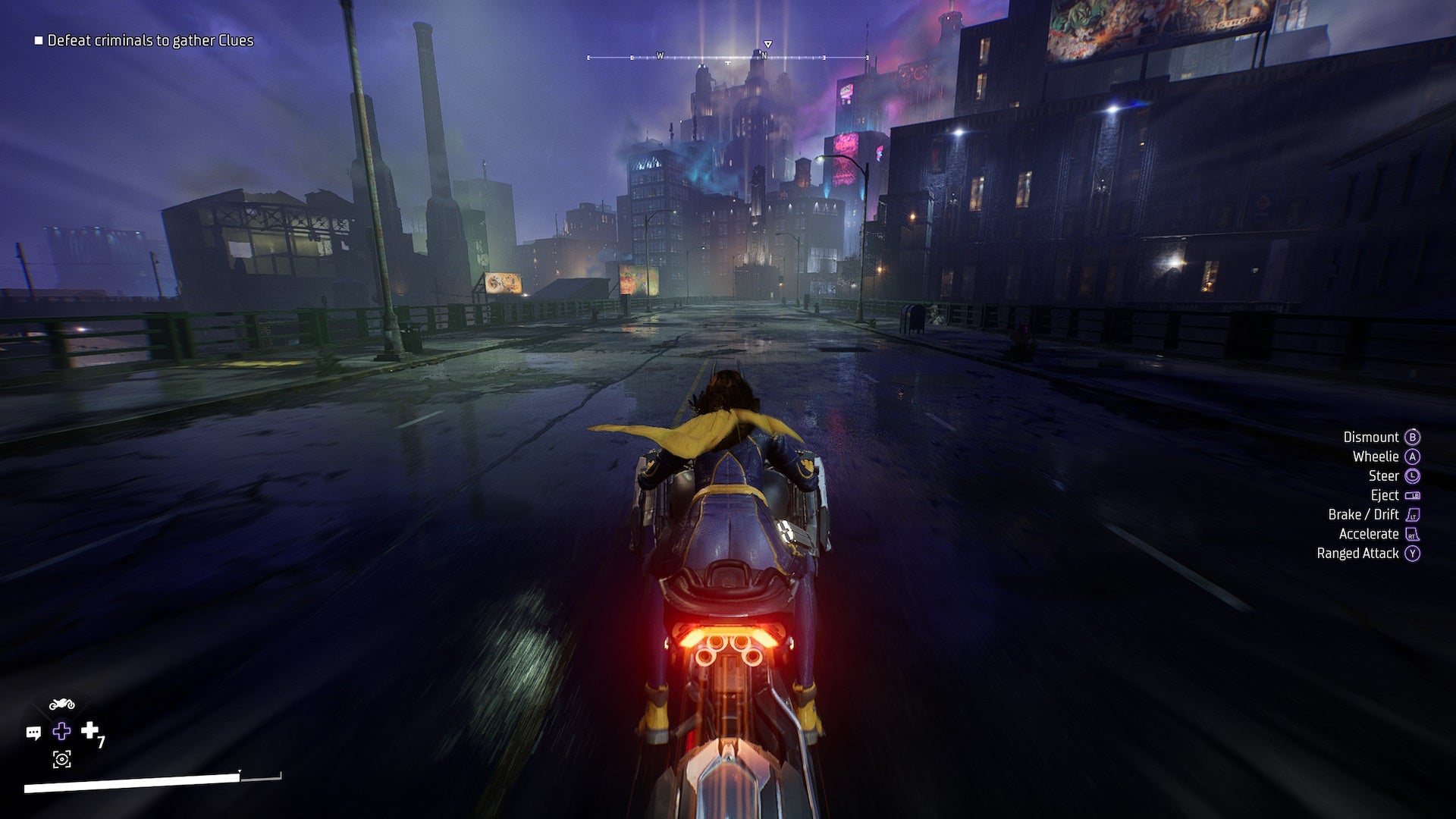Click the A button icon beside Wheelie
This screenshot has width=1456, height=819.
tap(1413, 457)
